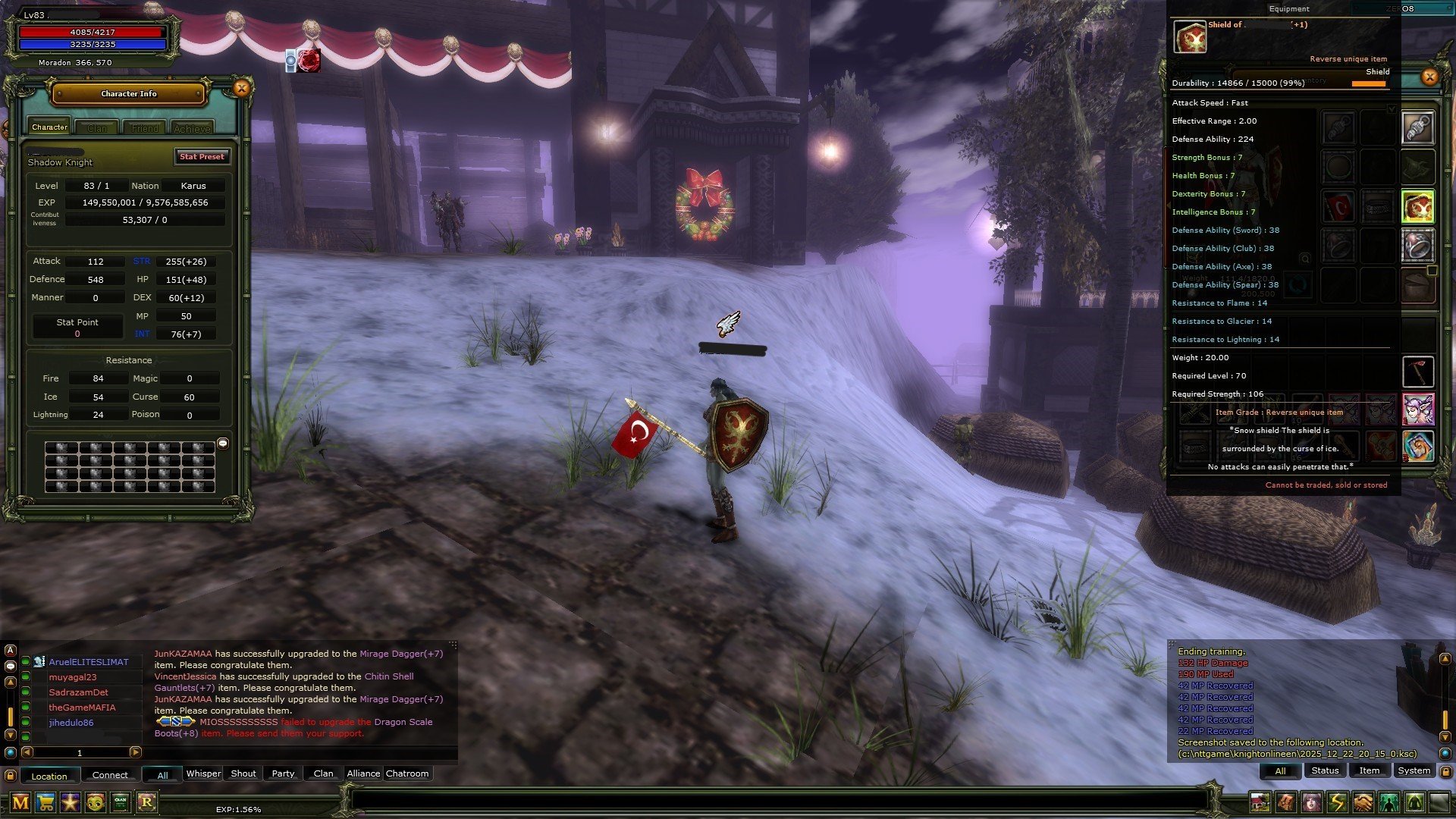The height and width of the screenshot is (819, 1456).
Task: Switch the player list to Connect
Action: click(110, 775)
